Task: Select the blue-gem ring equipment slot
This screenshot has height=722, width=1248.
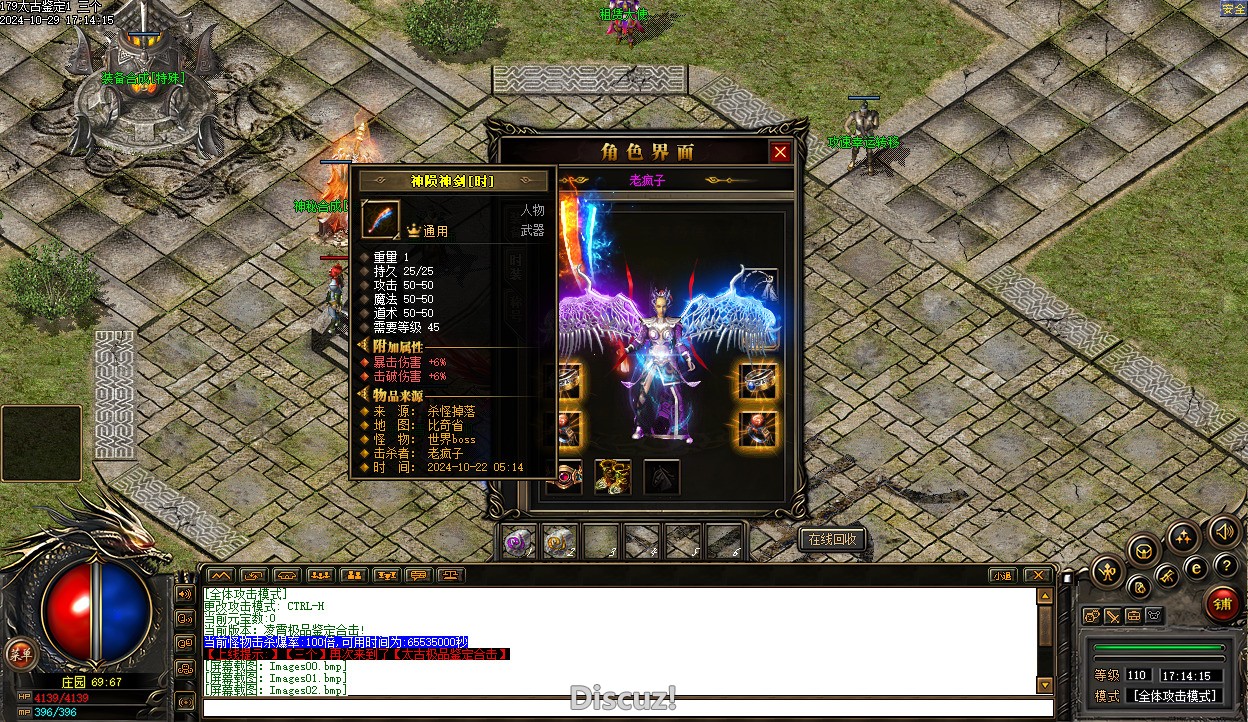Action: (759, 381)
